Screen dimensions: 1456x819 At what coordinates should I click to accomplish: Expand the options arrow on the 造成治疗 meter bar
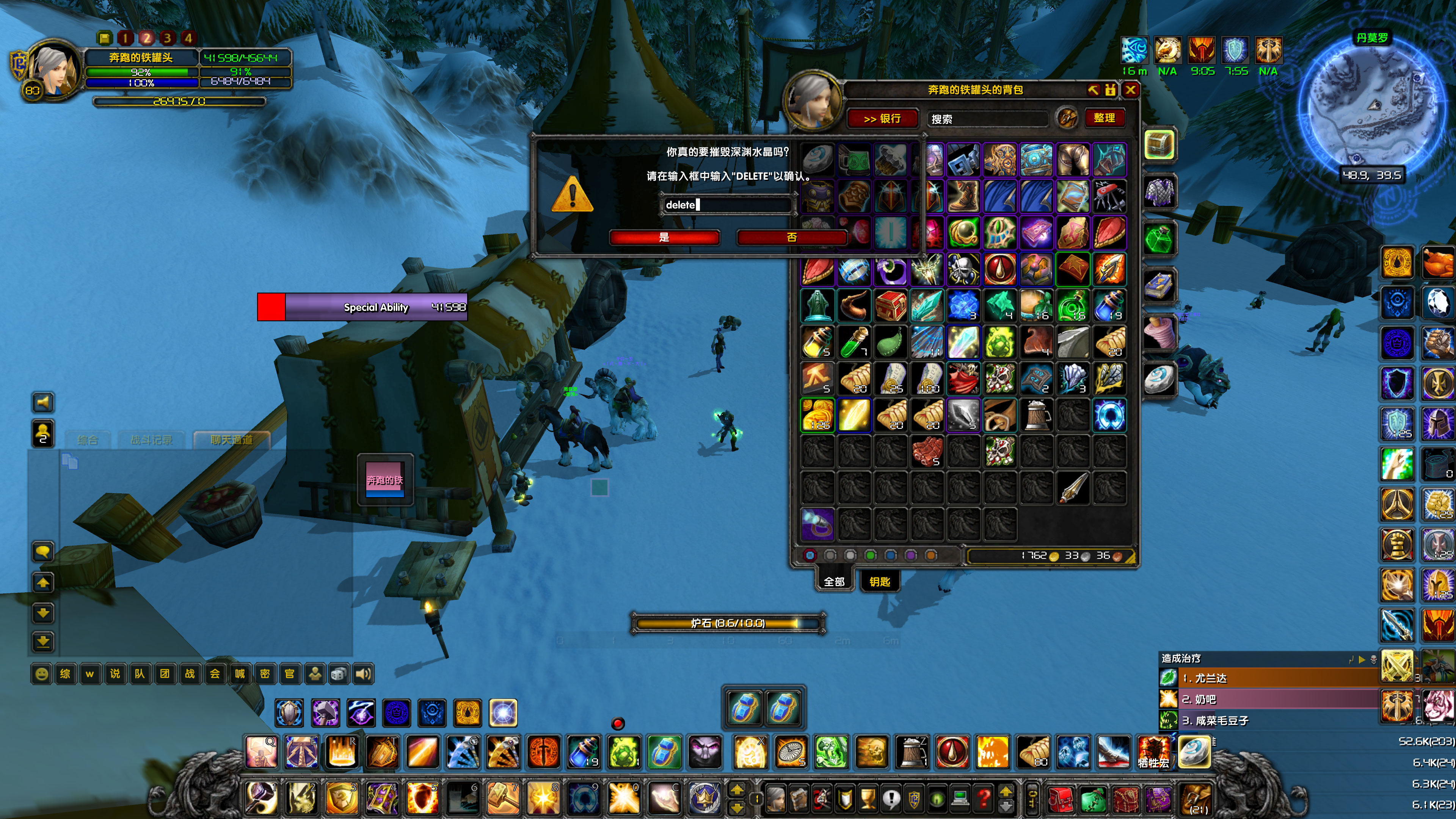[1362, 660]
